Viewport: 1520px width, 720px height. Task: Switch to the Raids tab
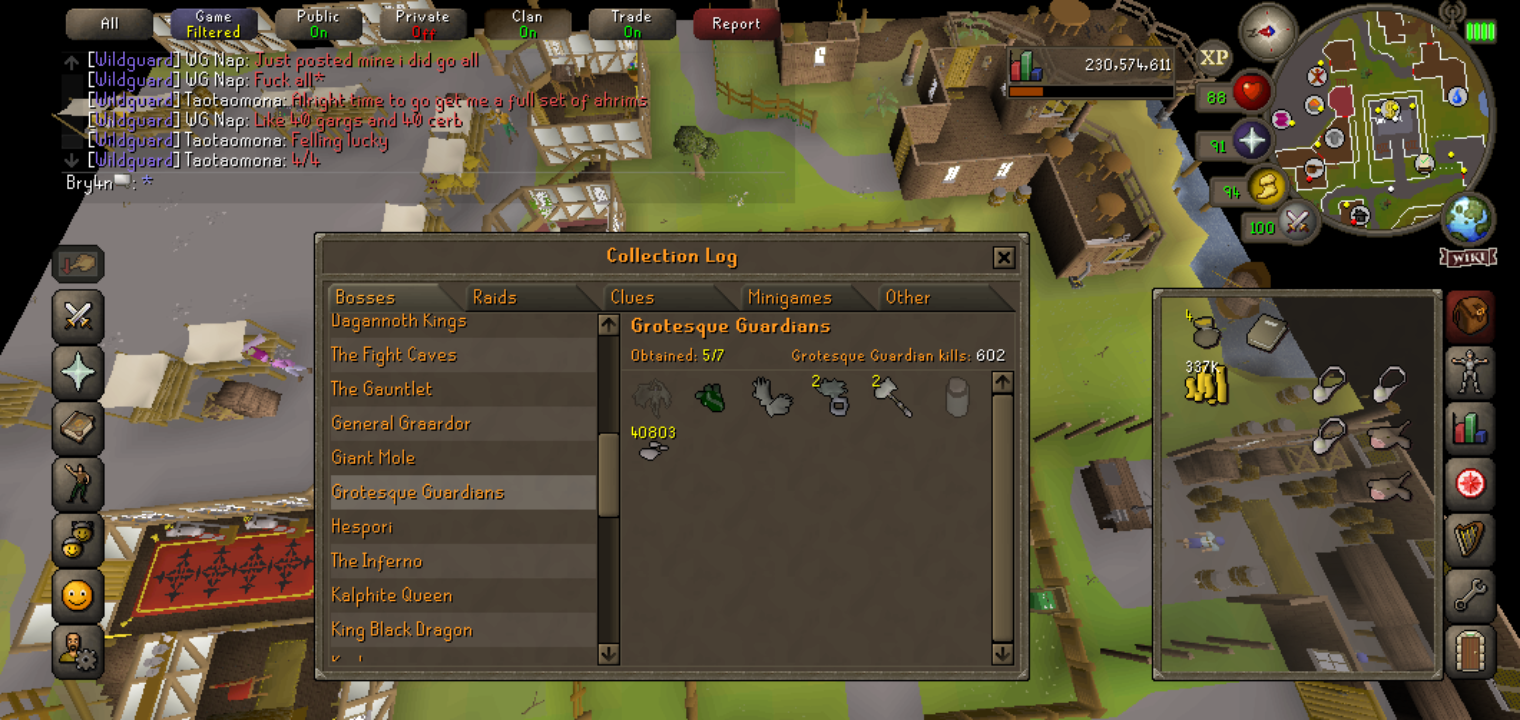(x=495, y=297)
